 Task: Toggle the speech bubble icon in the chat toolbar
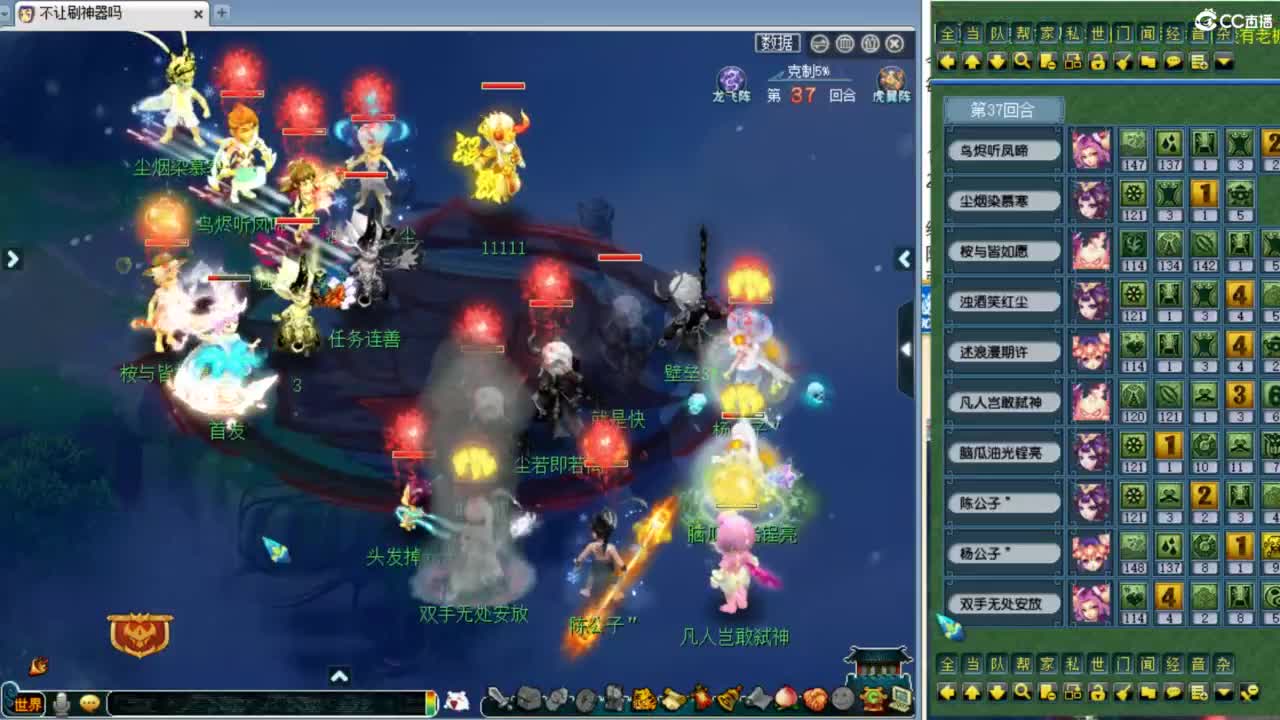click(1172, 63)
